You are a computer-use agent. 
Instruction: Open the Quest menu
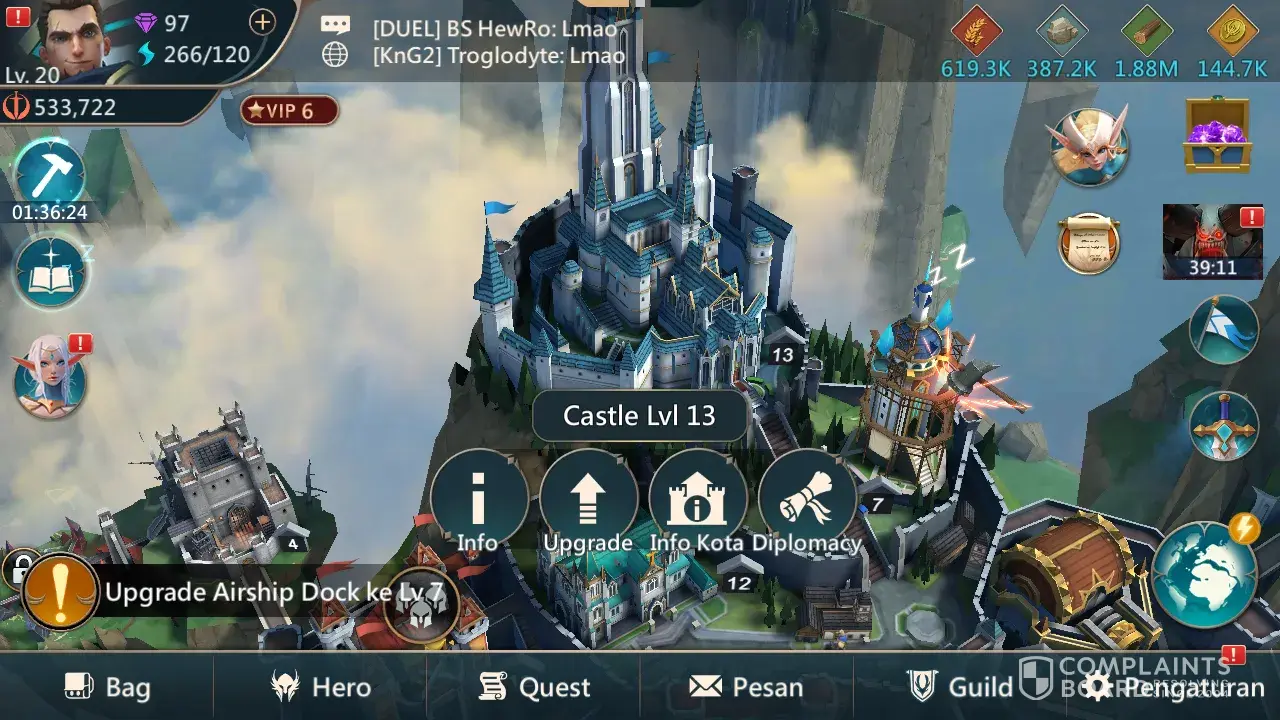coord(534,687)
